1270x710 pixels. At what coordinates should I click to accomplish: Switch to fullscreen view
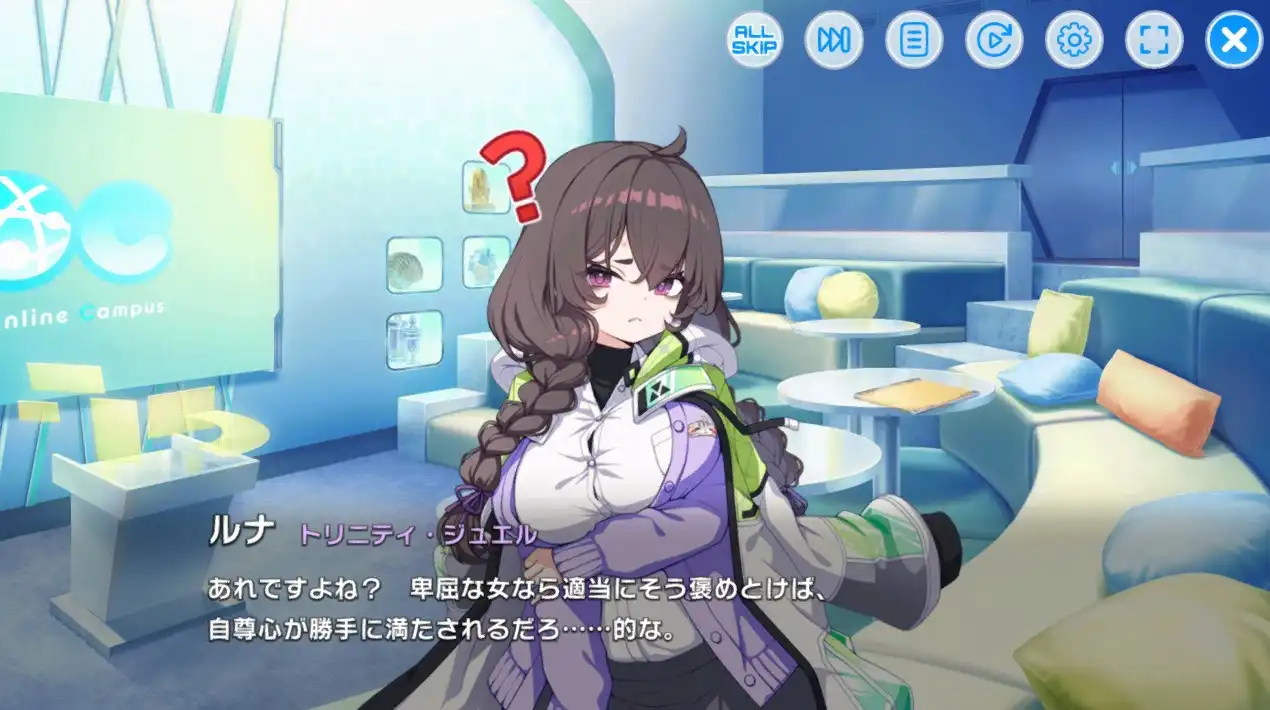[1154, 40]
